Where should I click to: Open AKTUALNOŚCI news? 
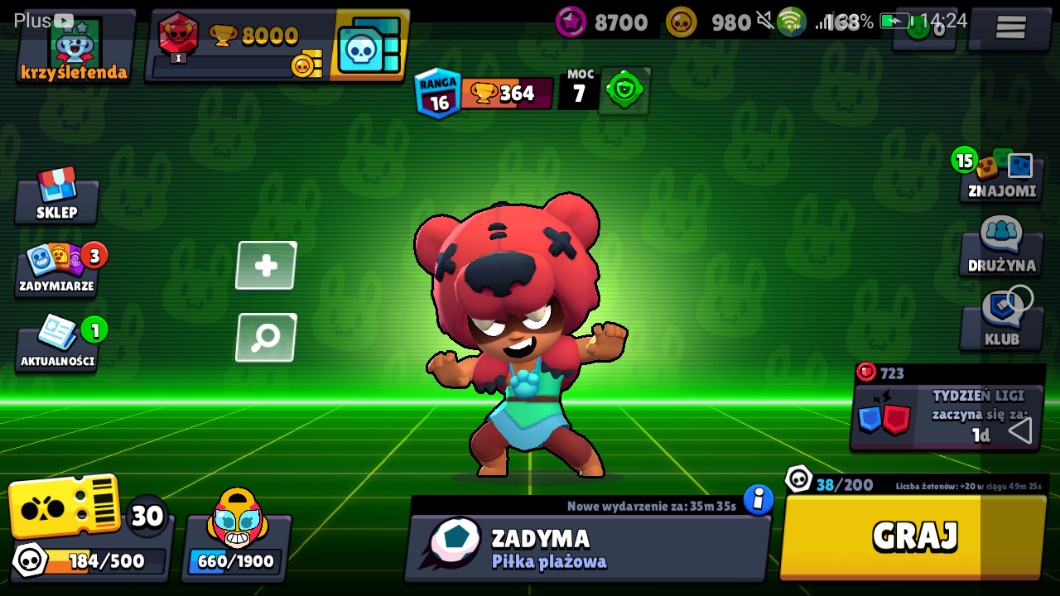(x=58, y=345)
